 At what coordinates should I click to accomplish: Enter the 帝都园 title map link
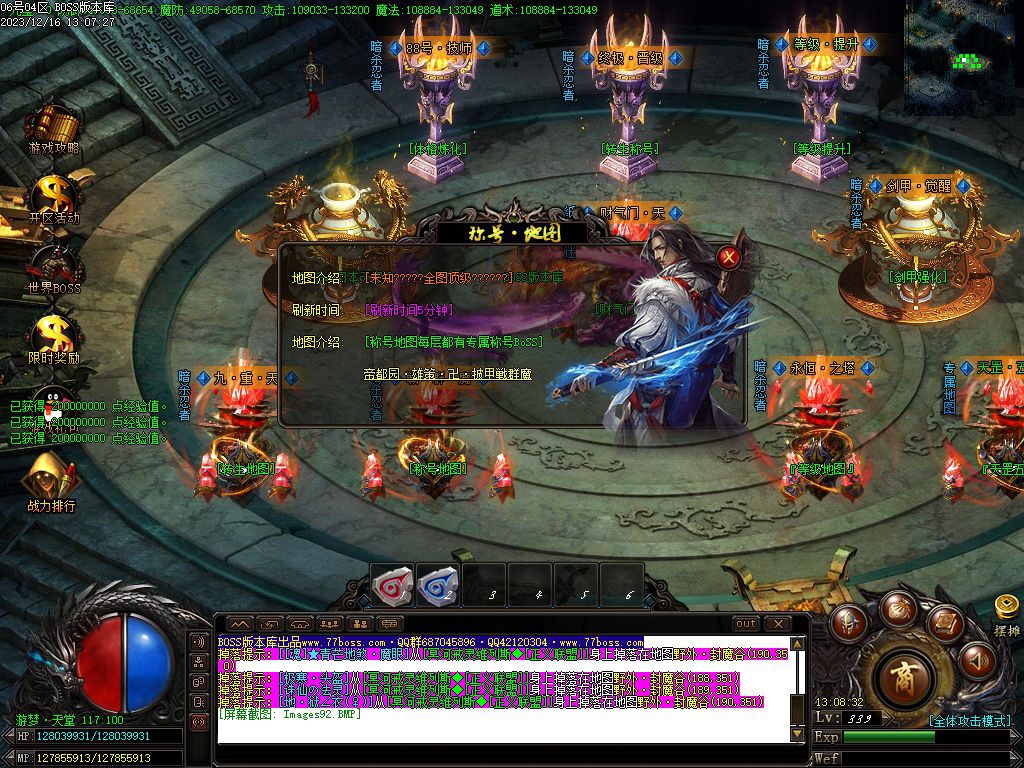point(447,374)
